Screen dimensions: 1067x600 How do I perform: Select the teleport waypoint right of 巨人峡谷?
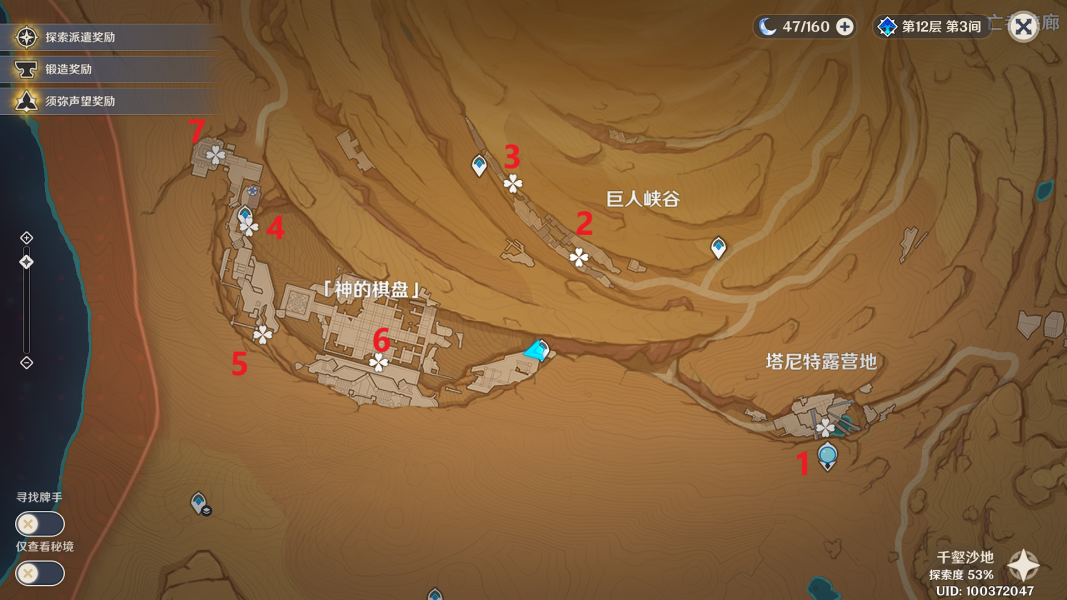point(718,247)
